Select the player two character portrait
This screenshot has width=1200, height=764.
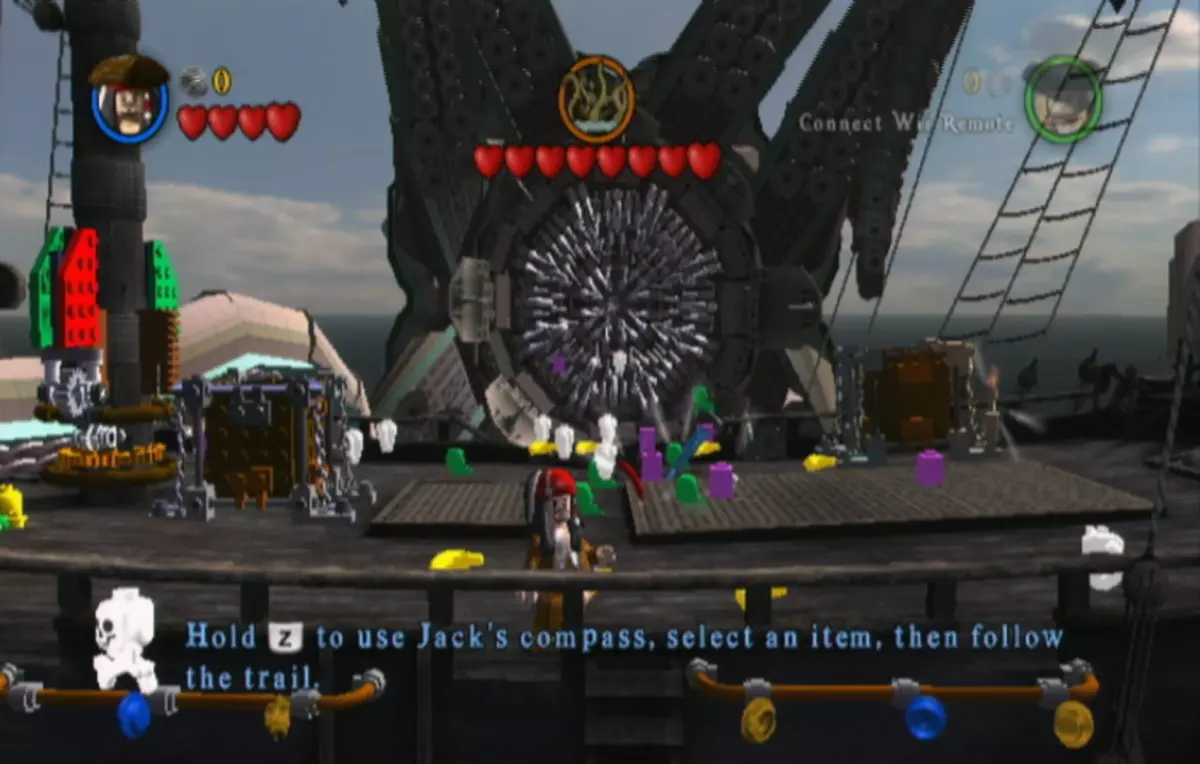click(1062, 100)
